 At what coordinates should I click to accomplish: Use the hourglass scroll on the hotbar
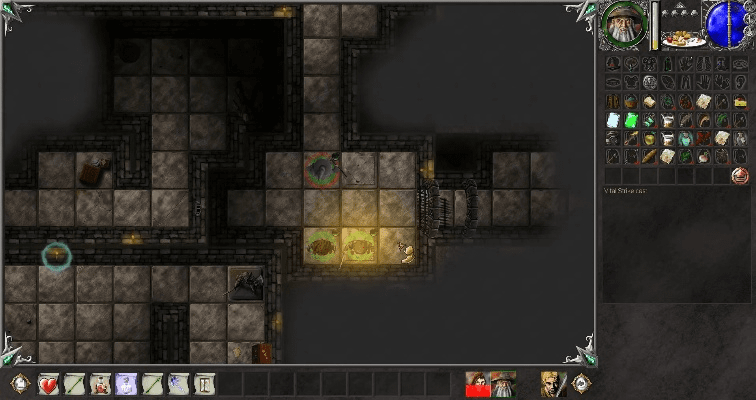(204, 383)
